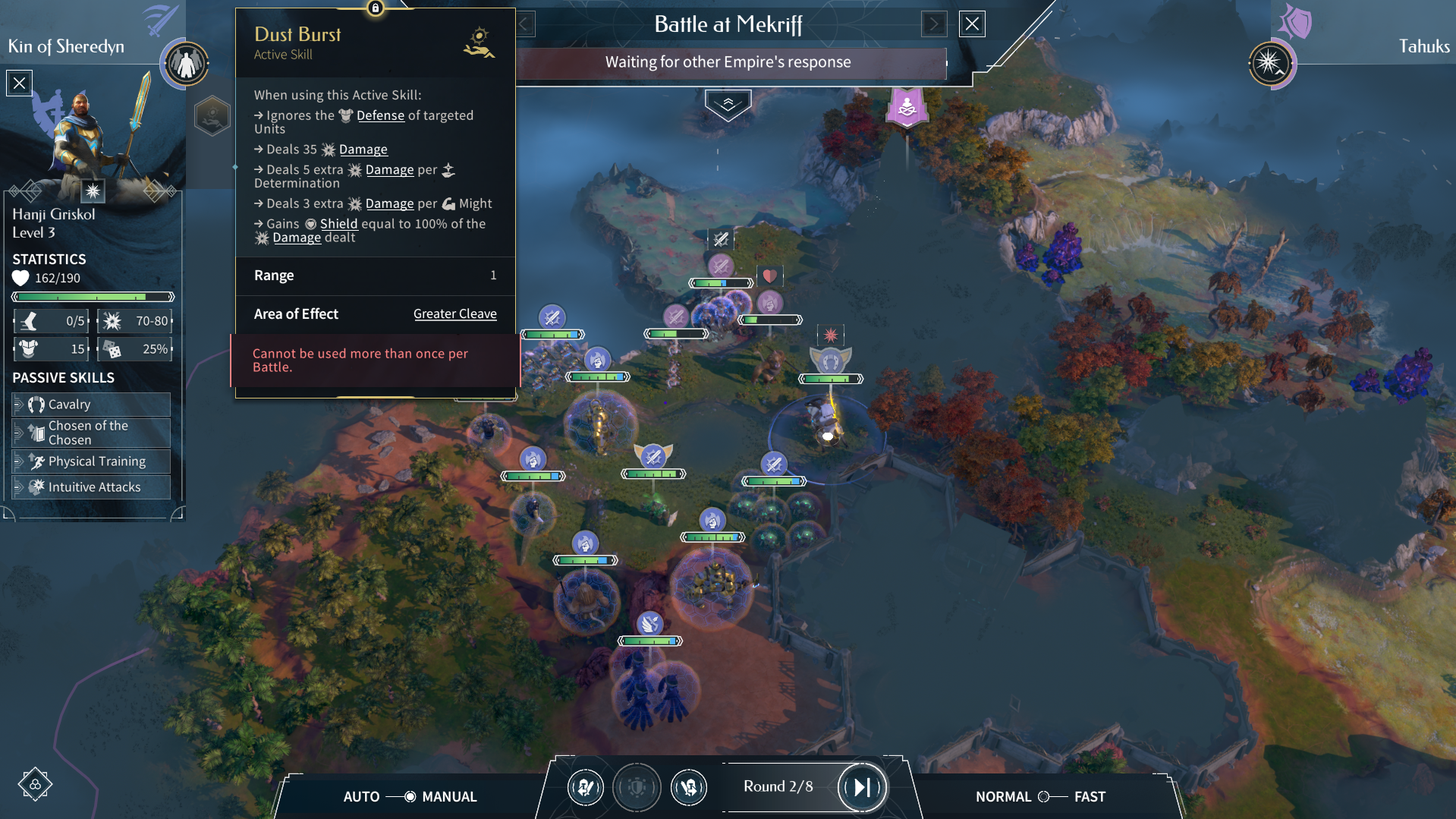Open the Shield keyword link
This screenshot has height=819, width=1456.
pyautogui.click(x=338, y=224)
